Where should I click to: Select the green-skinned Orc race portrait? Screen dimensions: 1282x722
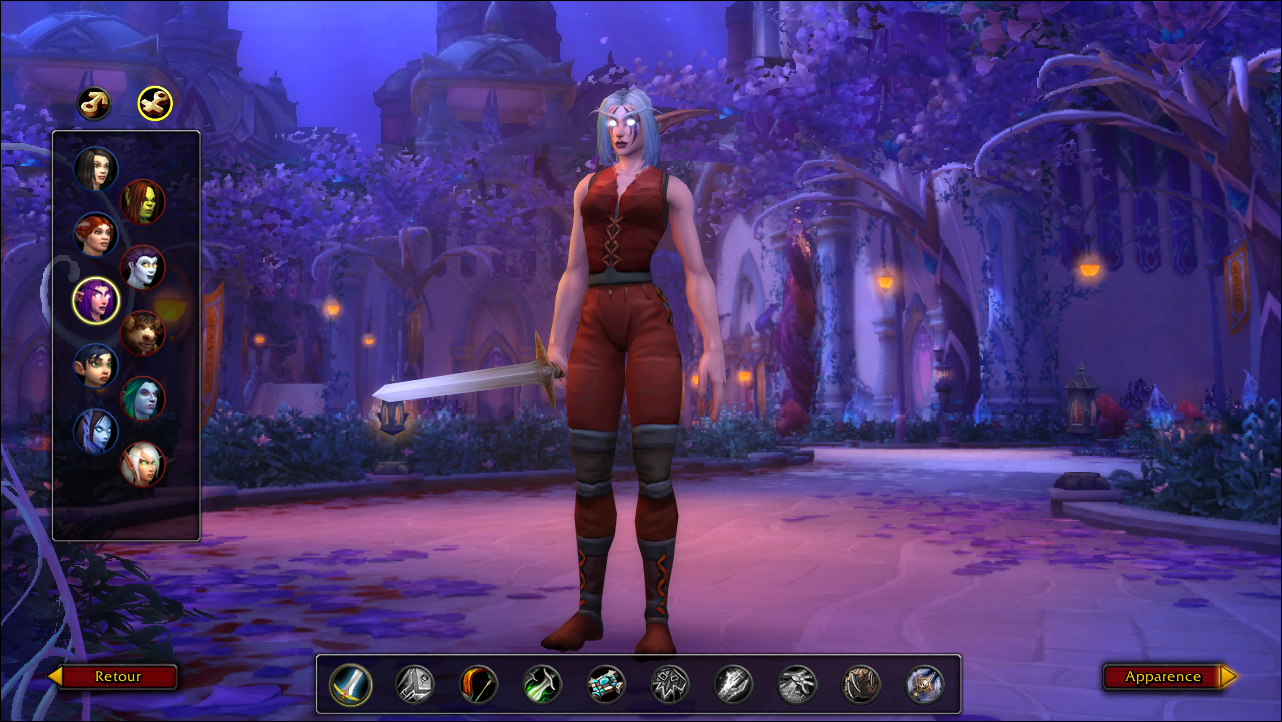143,201
